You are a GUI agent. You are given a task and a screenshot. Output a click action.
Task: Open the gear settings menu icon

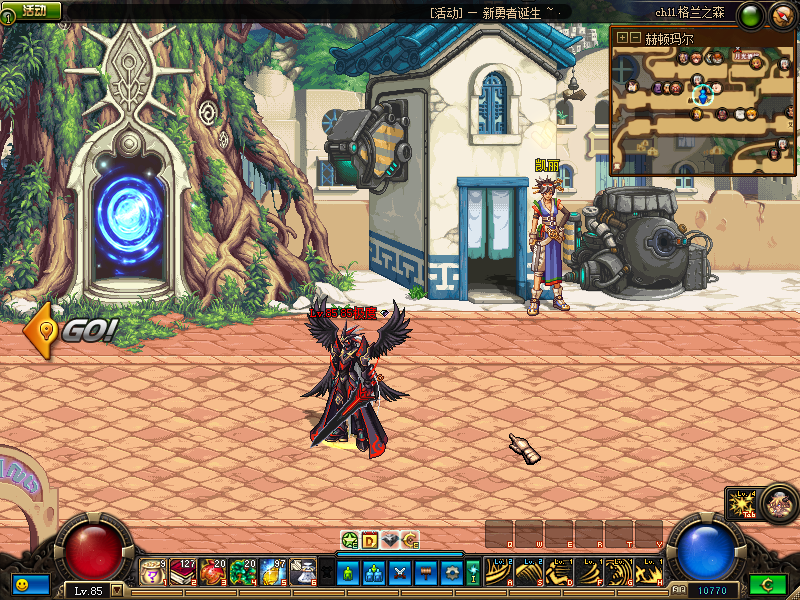coord(450,573)
